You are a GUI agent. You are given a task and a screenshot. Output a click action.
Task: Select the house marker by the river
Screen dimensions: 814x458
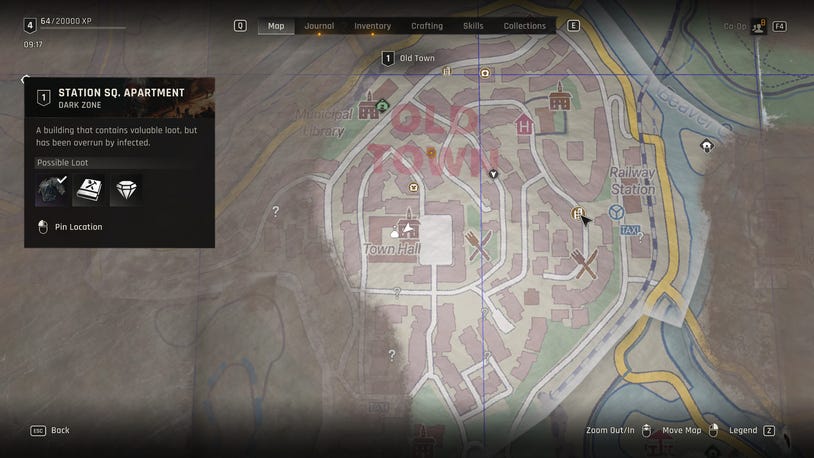707,146
